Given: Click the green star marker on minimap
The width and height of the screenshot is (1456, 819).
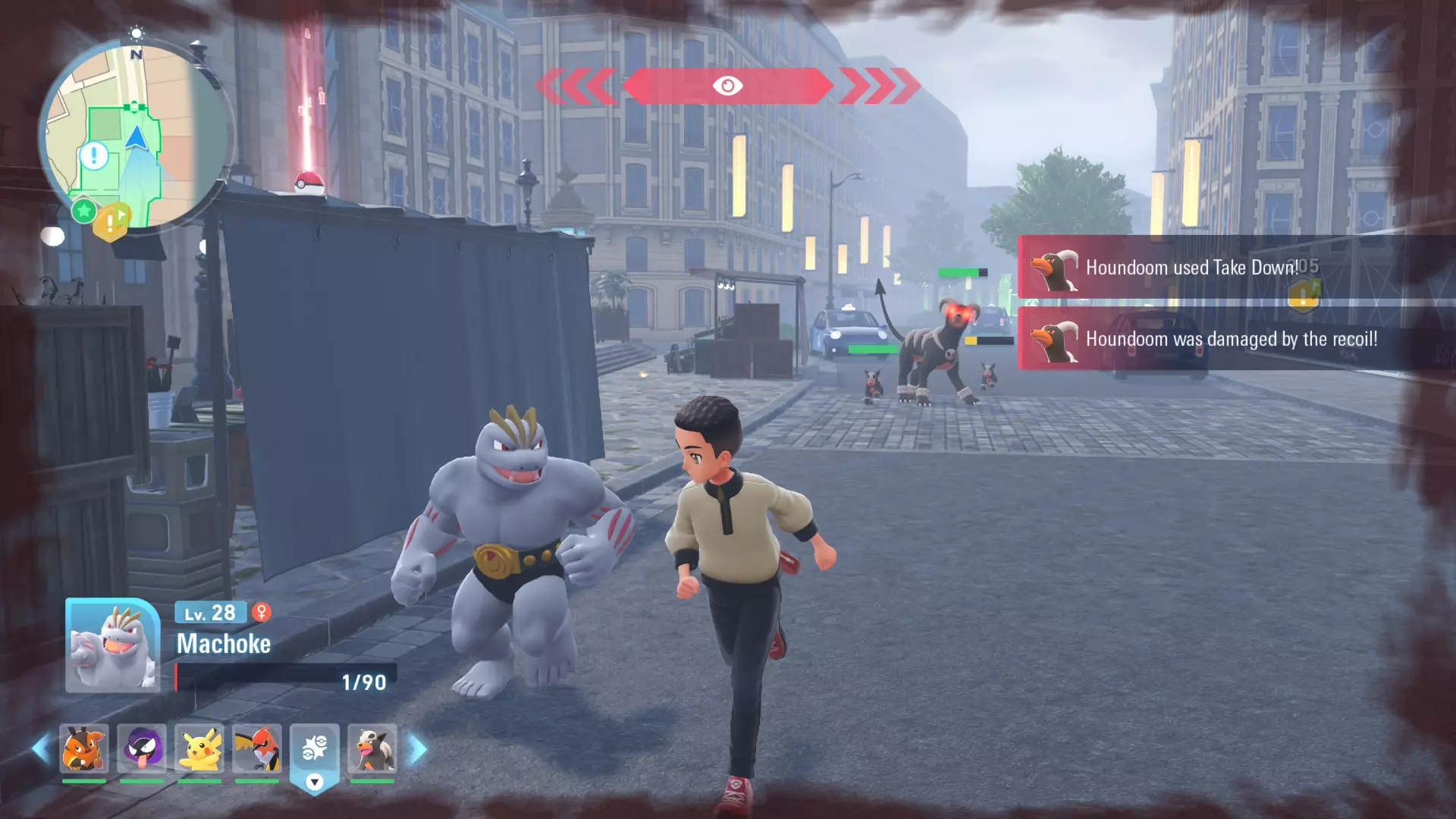Looking at the screenshot, I should 83,210.
